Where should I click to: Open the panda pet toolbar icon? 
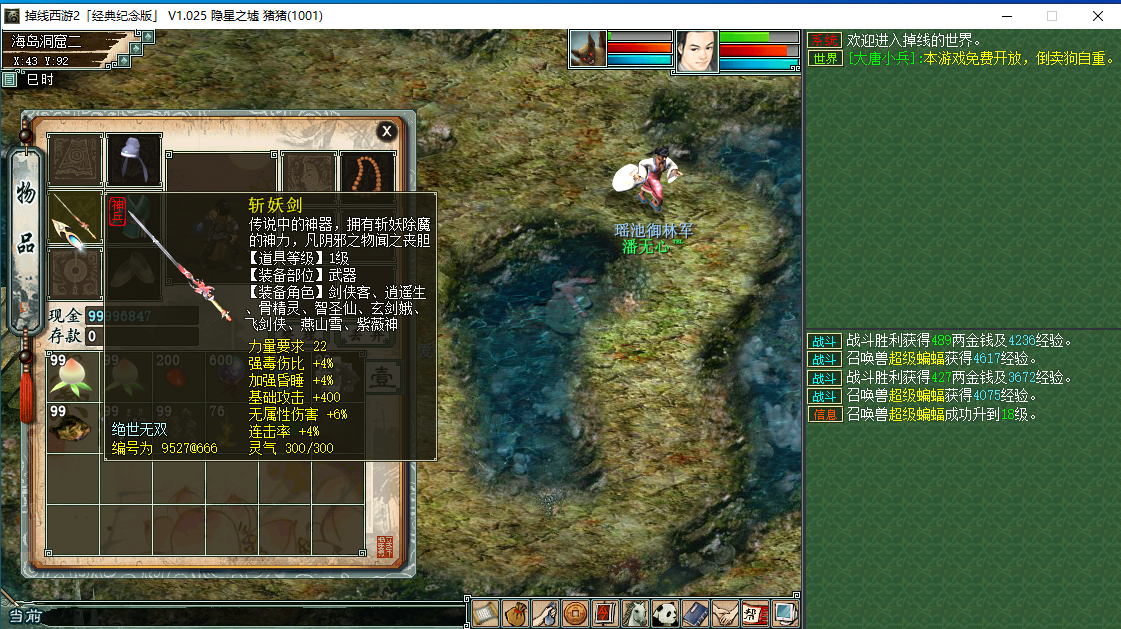coord(665,612)
